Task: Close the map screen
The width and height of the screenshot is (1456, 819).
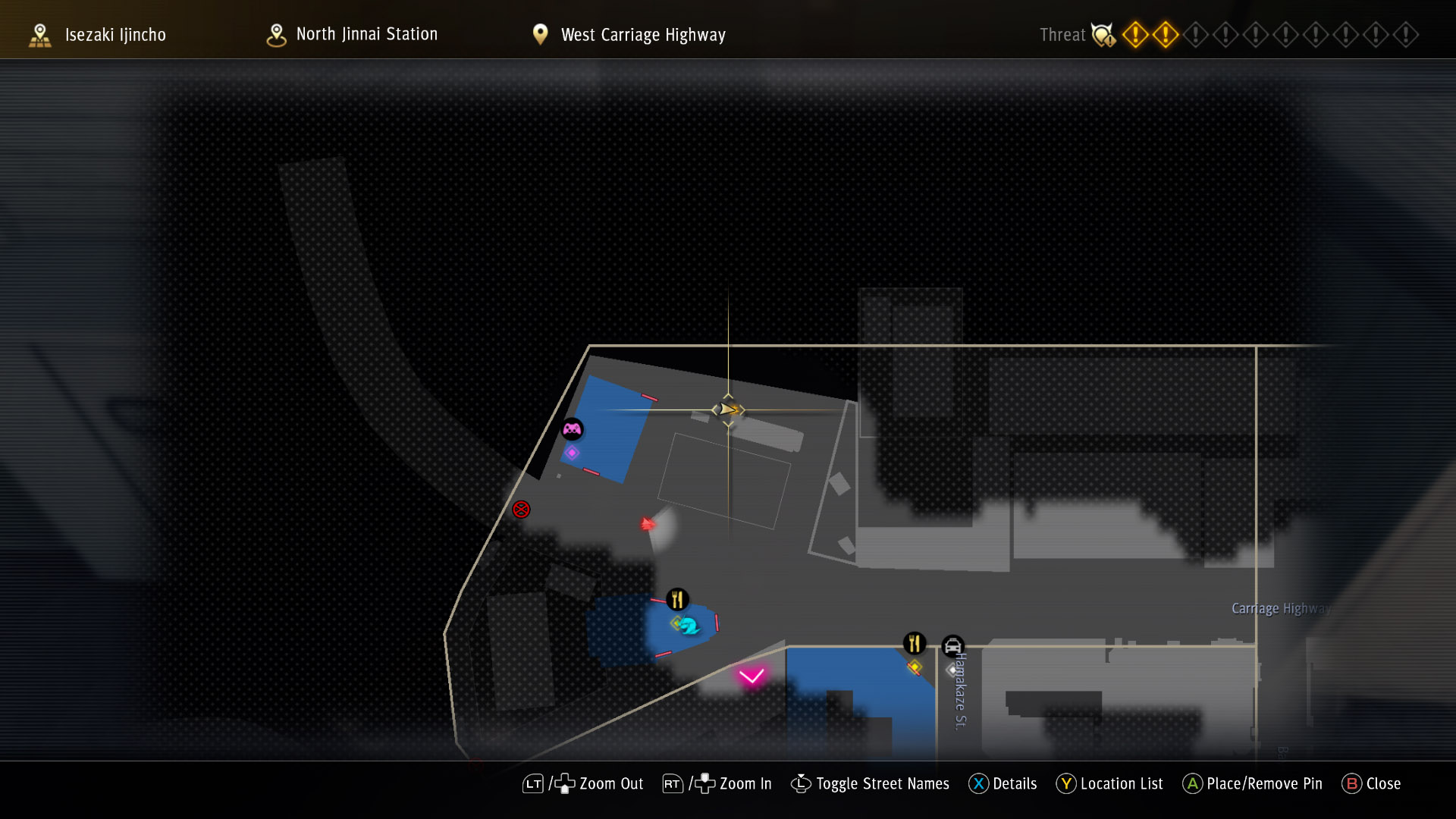Action: click(x=1371, y=784)
